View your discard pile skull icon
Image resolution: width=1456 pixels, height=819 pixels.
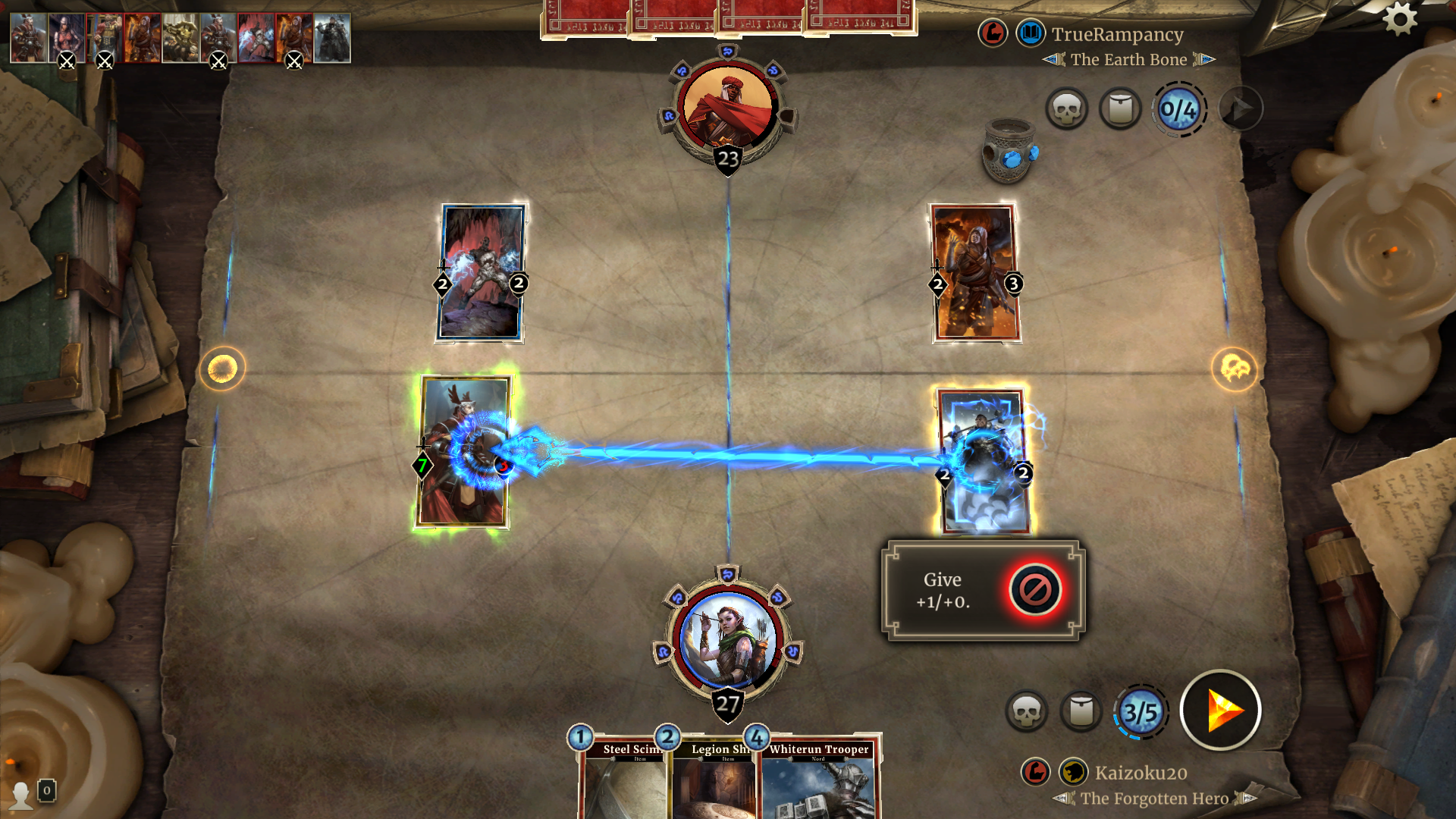1026,711
